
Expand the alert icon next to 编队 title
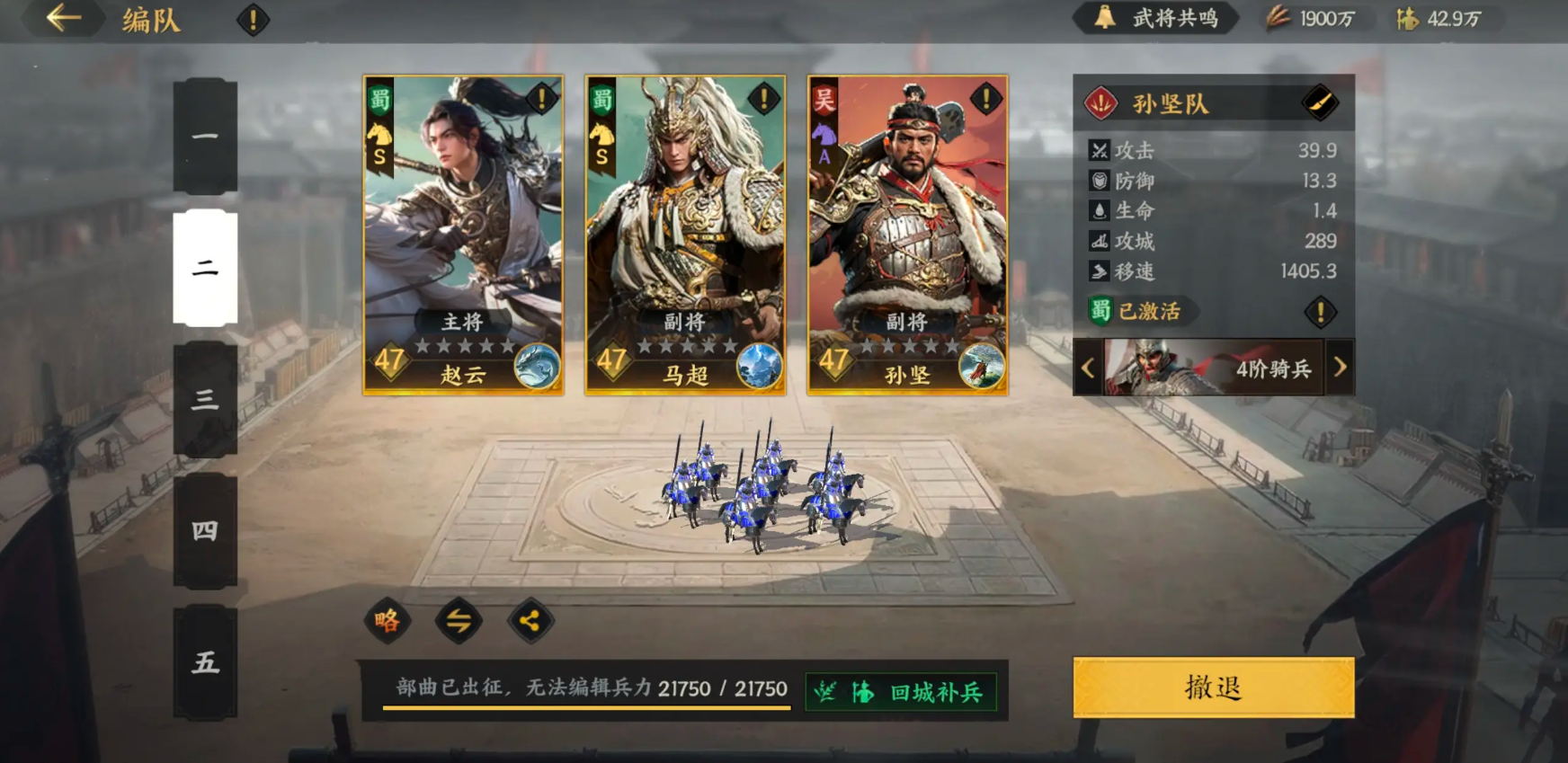tap(254, 19)
